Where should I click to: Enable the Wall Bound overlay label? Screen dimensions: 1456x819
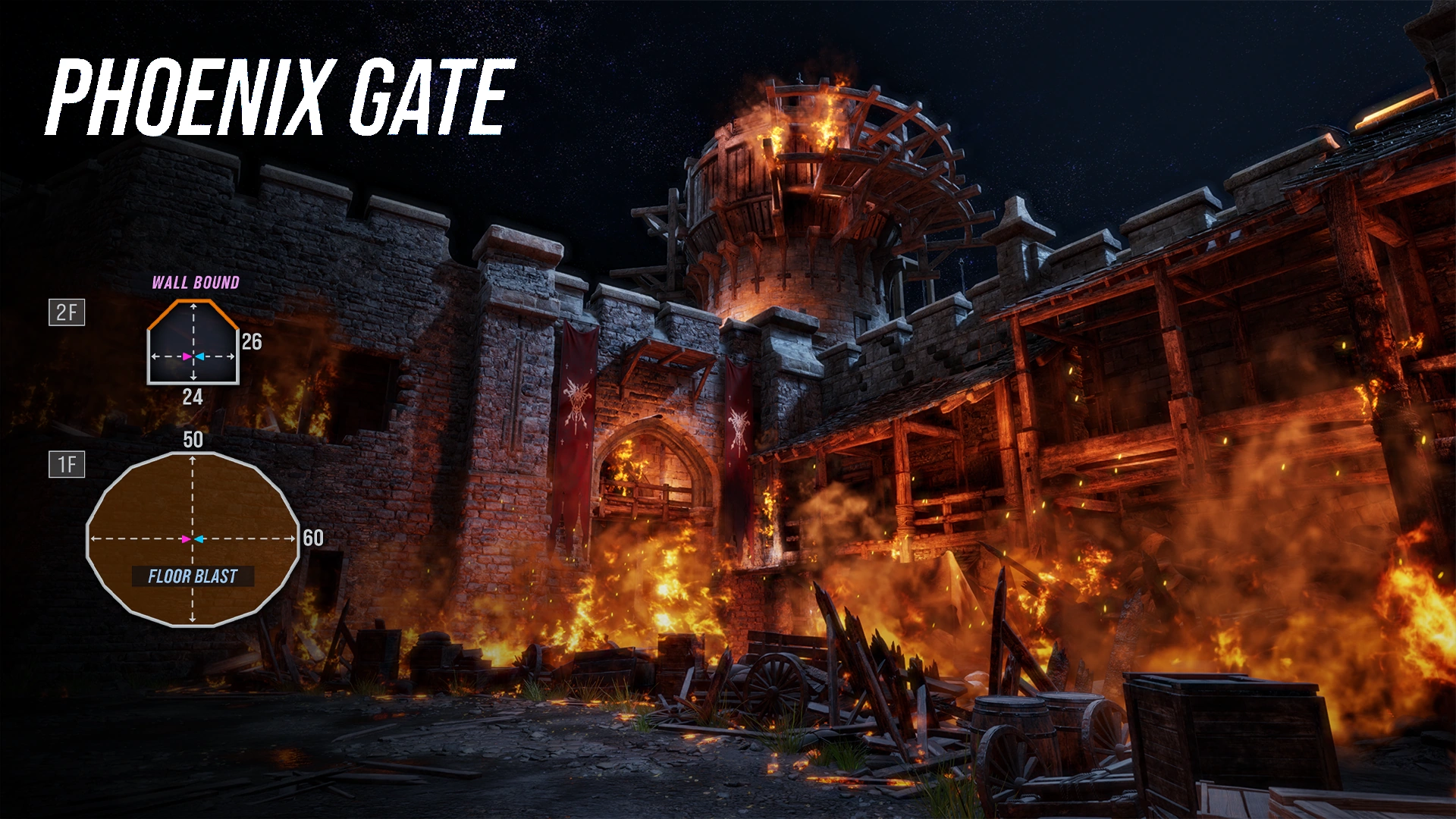[x=196, y=282]
